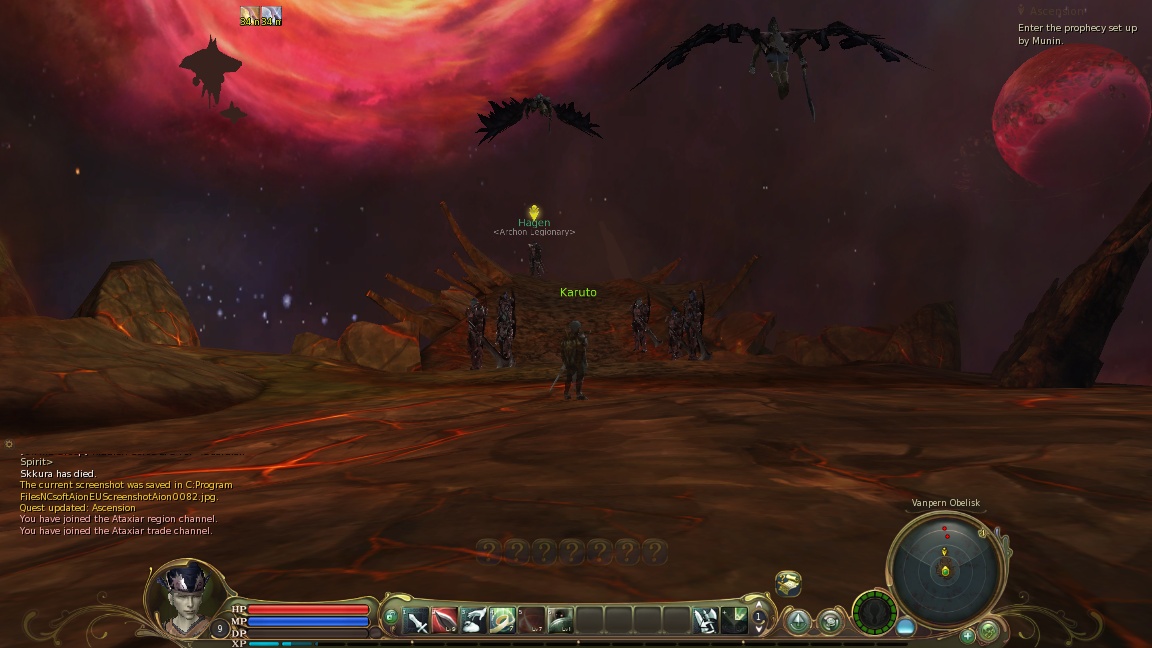Open the Vanpern Obelisk minimap
The width and height of the screenshot is (1152, 648).
(945, 569)
